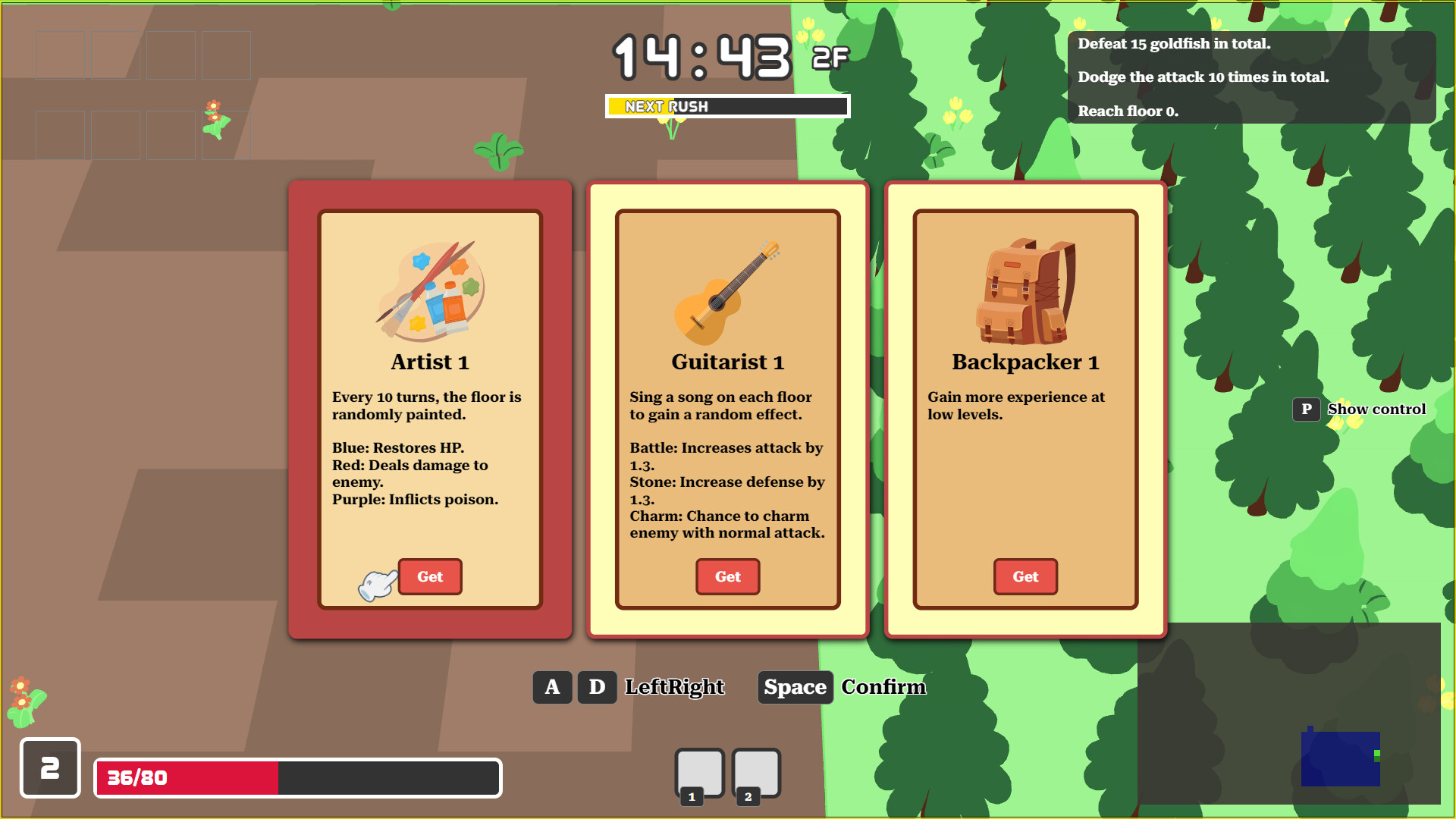1456x819 pixels.
Task: Click the Get button on Guitarist 1 card
Action: [727, 576]
